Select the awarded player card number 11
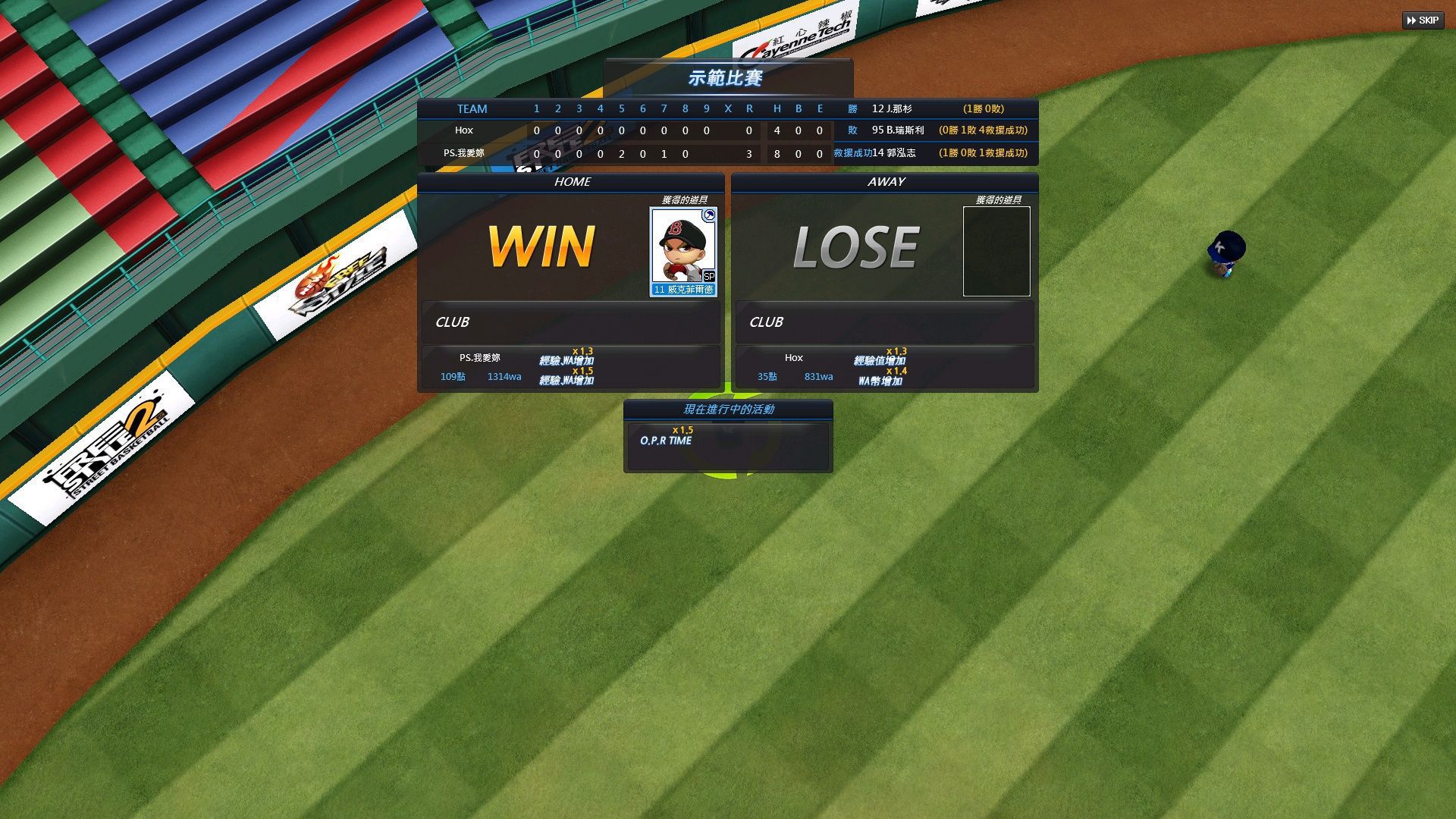This screenshot has height=819, width=1456. (683, 252)
